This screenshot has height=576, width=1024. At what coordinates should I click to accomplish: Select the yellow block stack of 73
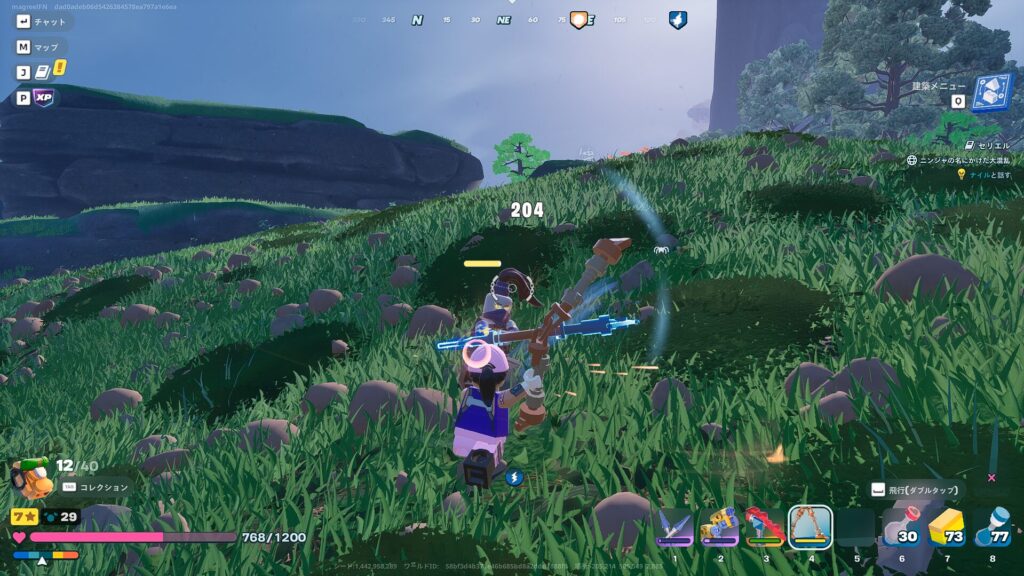(x=946, y=527)
